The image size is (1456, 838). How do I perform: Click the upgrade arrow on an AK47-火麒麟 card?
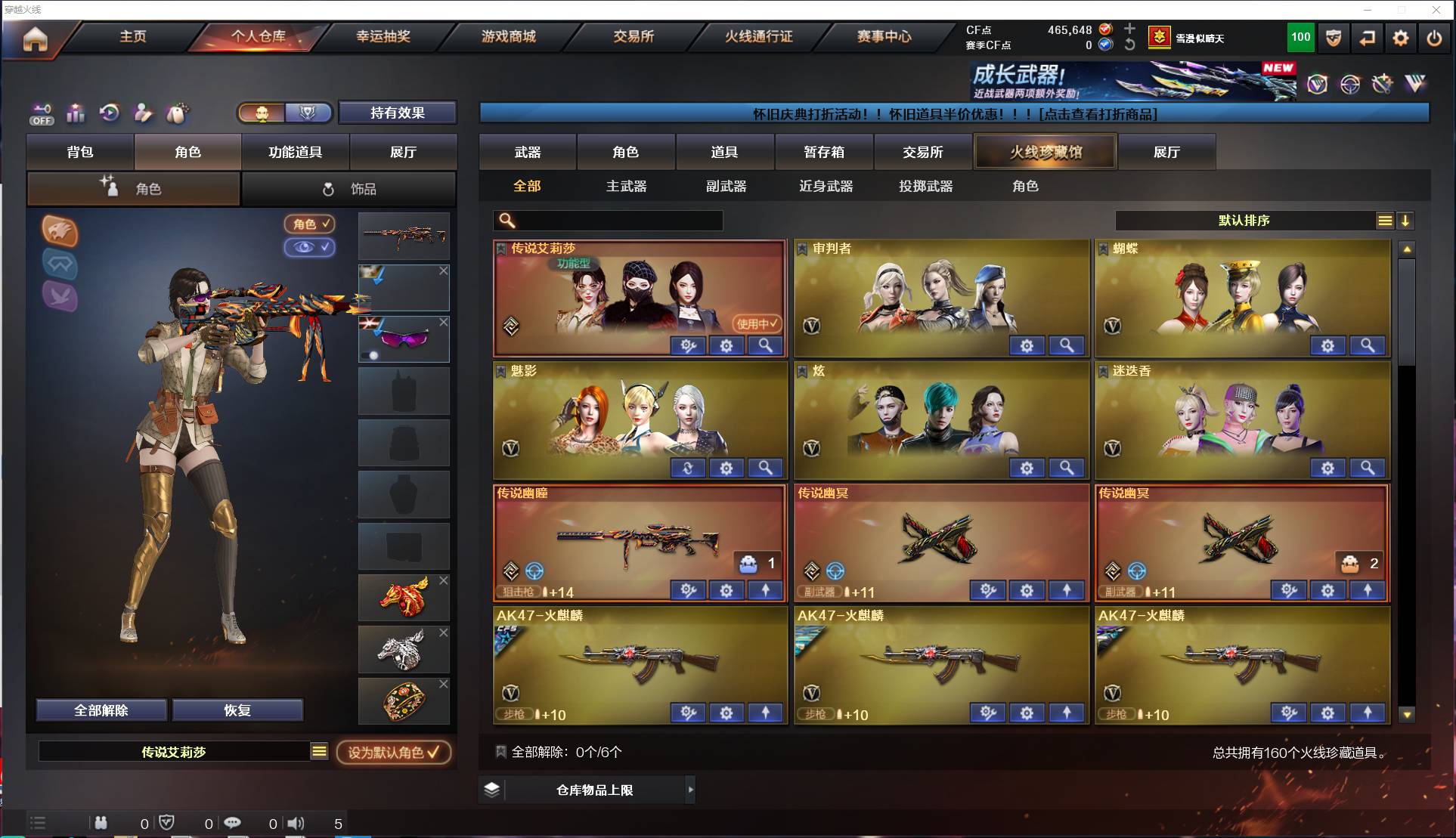click(x=765, y=713)
